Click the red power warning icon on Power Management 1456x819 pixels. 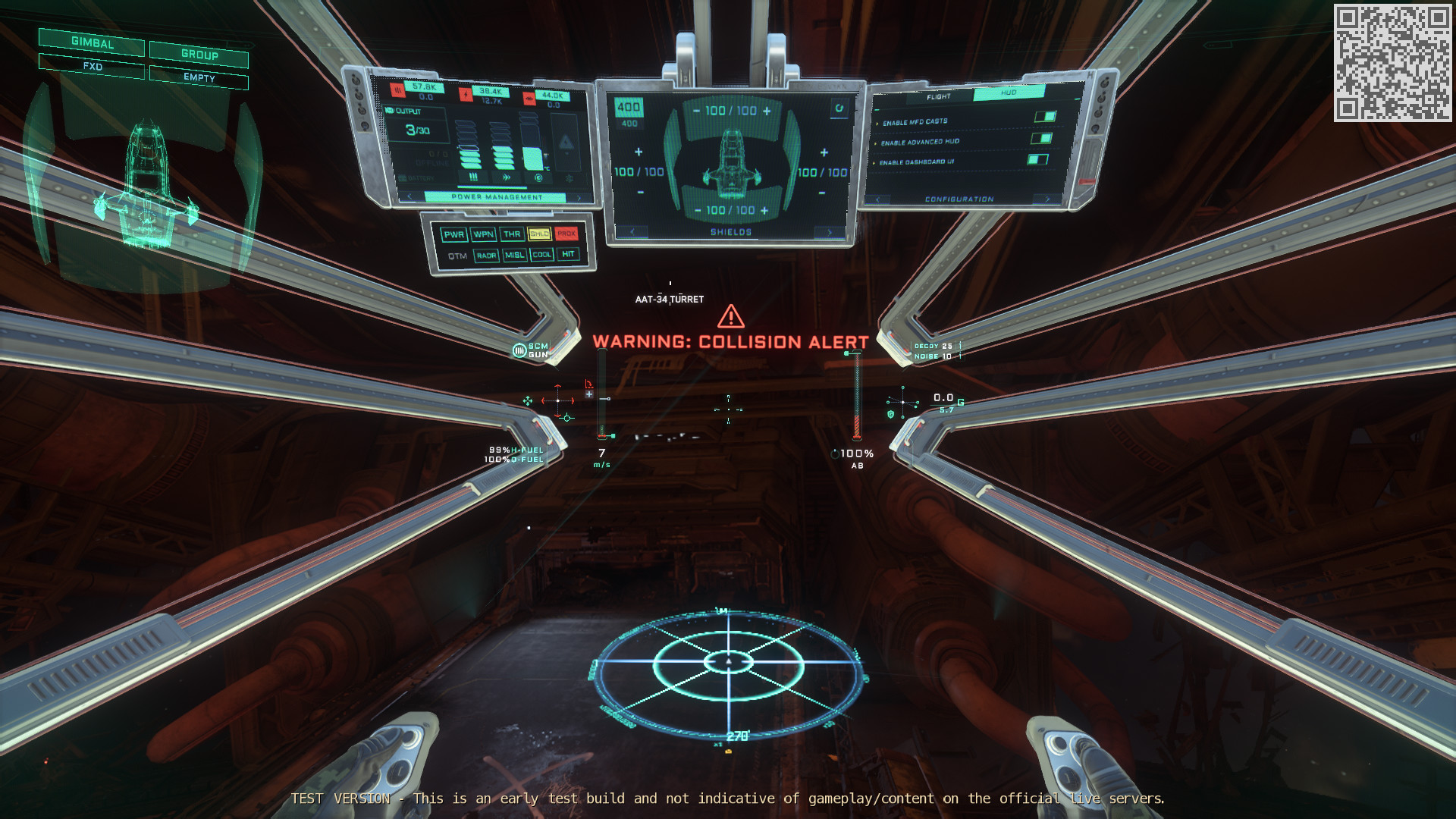tap(466, 93)
